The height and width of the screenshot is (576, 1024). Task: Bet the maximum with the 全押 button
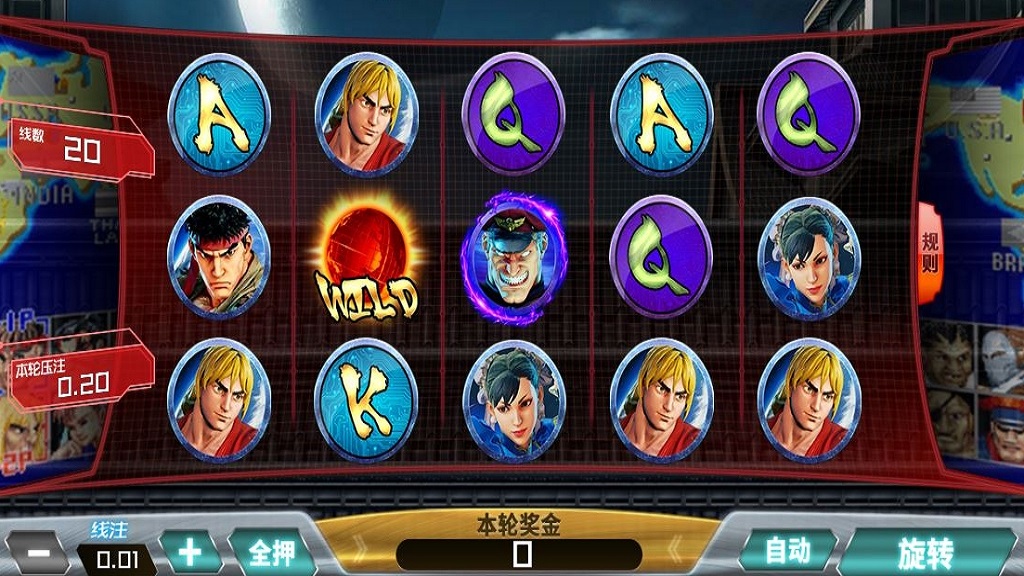click(270, 552)
